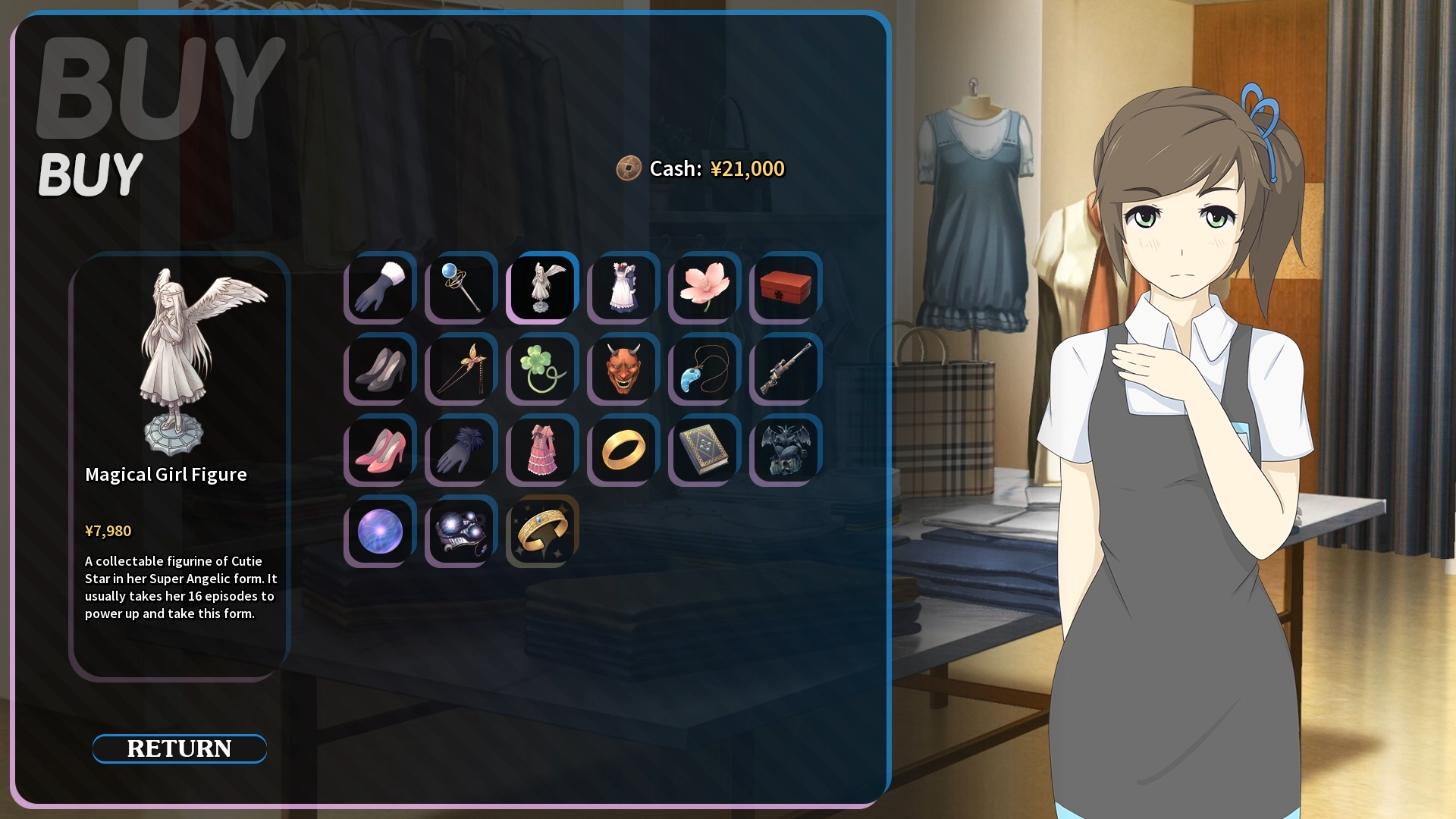The height and width of the screenshot is (819, 1456).
Task: Select the gray high heels
Action: click(x=378, y=369)
